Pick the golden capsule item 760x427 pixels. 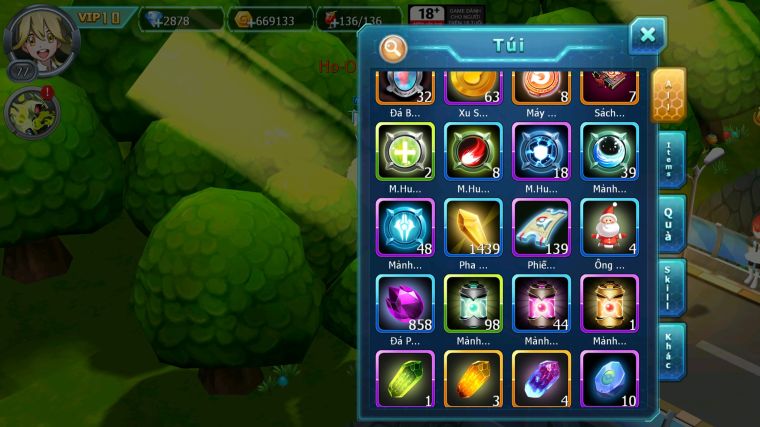(609, 303)
